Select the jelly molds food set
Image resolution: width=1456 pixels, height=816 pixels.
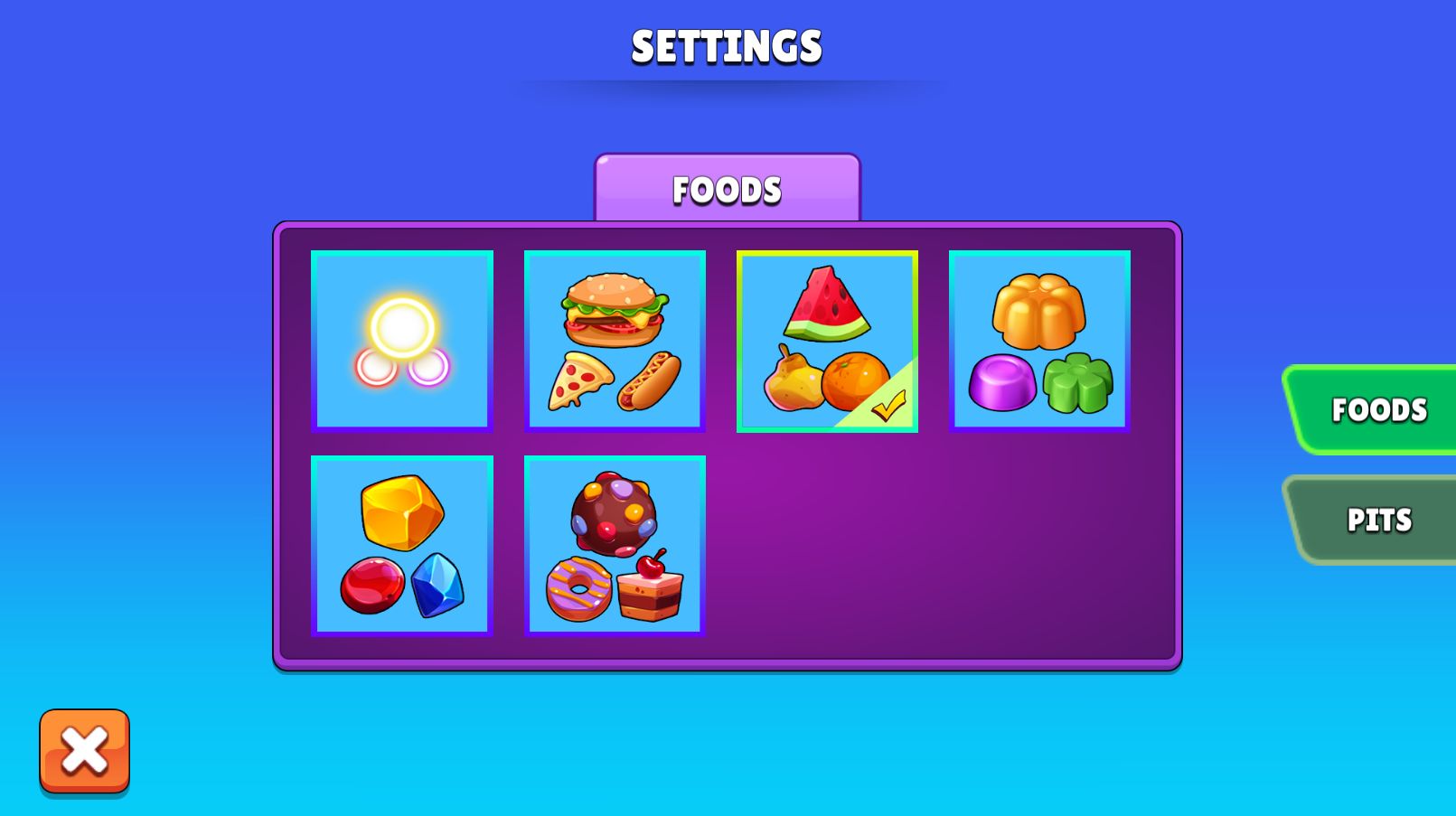pyautogui.click(x=1039, y=341)
